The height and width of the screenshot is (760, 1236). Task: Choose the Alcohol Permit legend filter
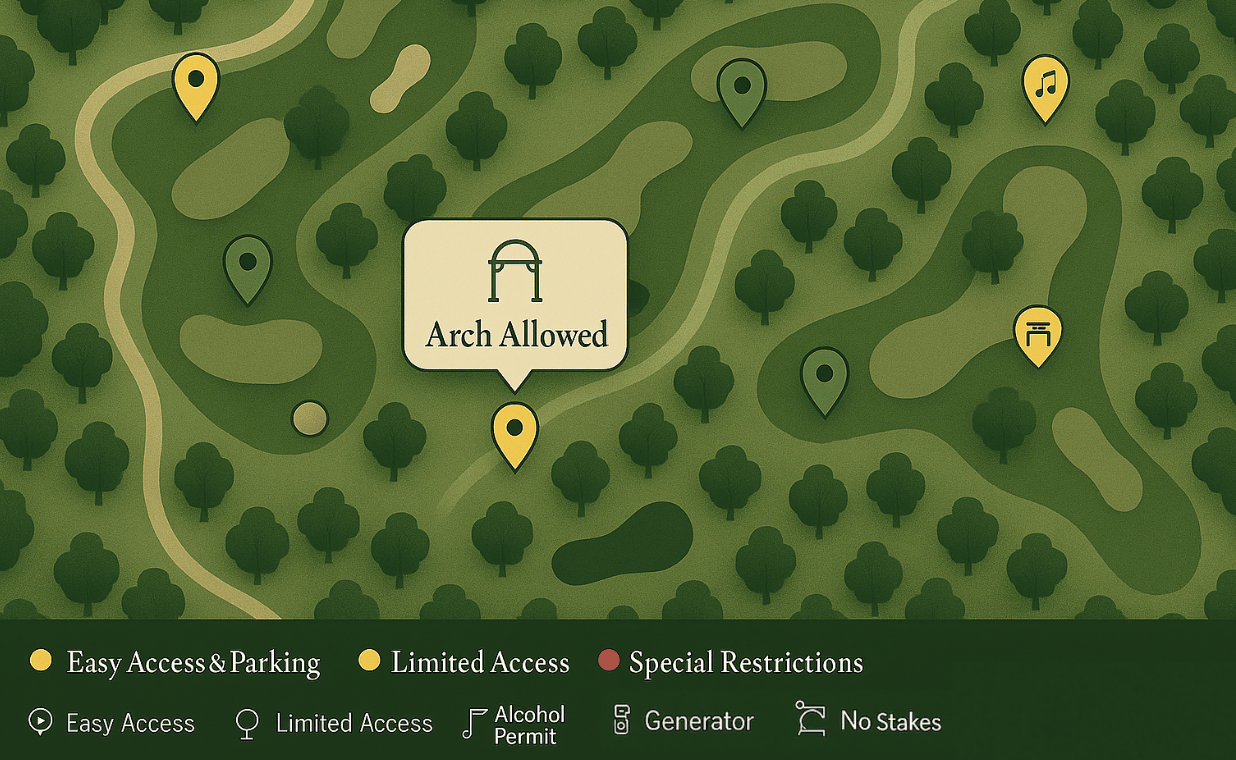tap(515, 724)
